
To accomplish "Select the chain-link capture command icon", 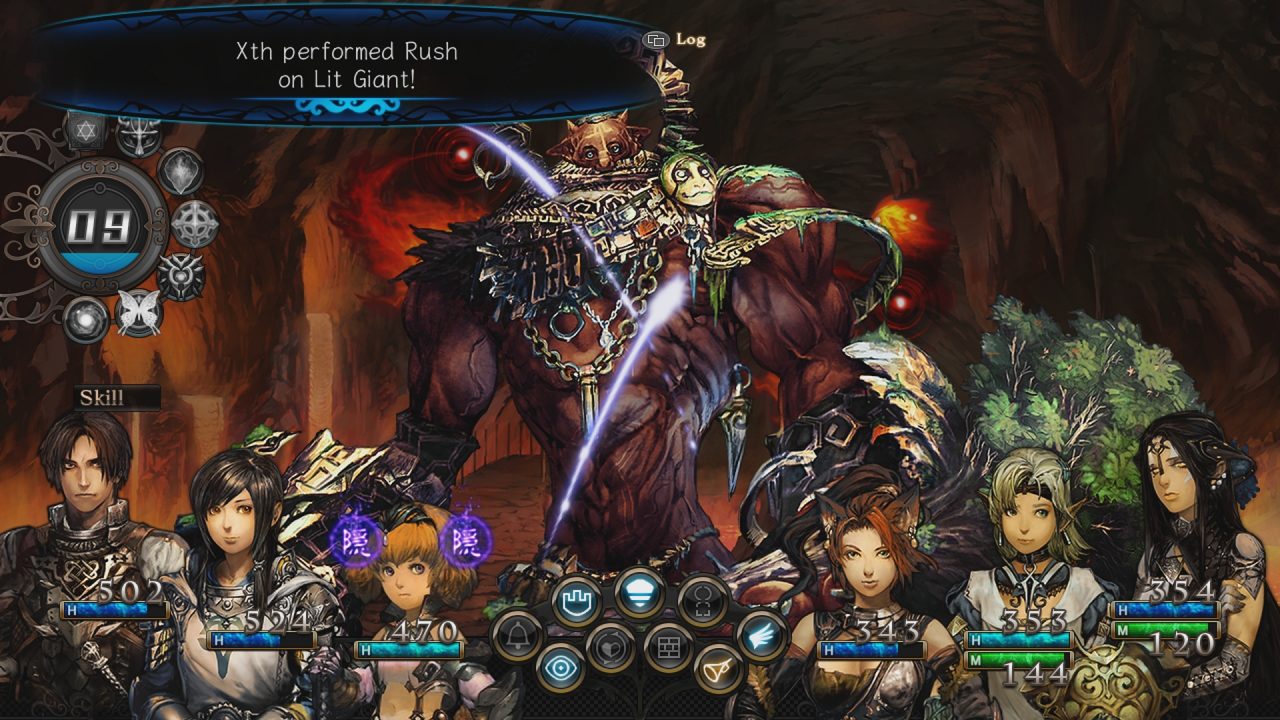I will point(701,602).
